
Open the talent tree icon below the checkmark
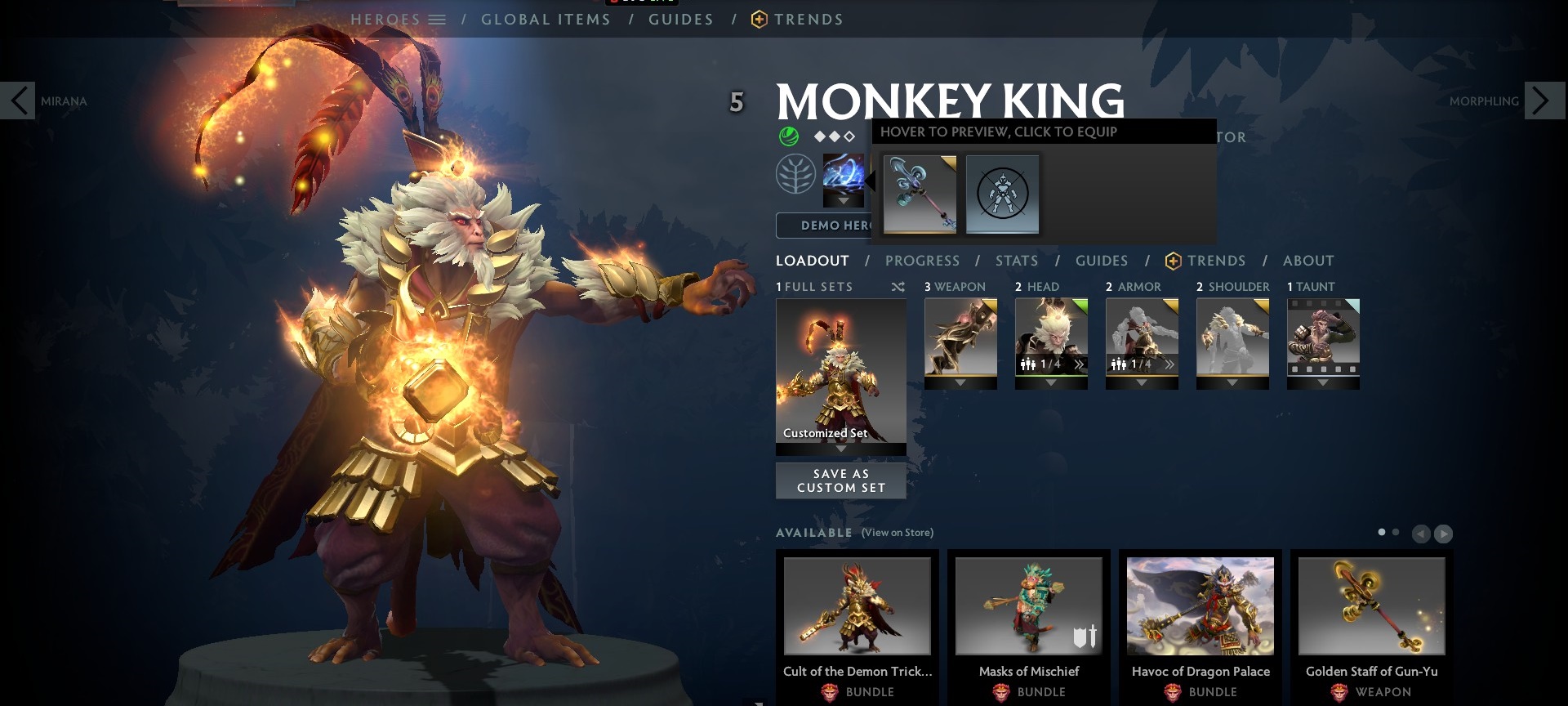(796, 175)
